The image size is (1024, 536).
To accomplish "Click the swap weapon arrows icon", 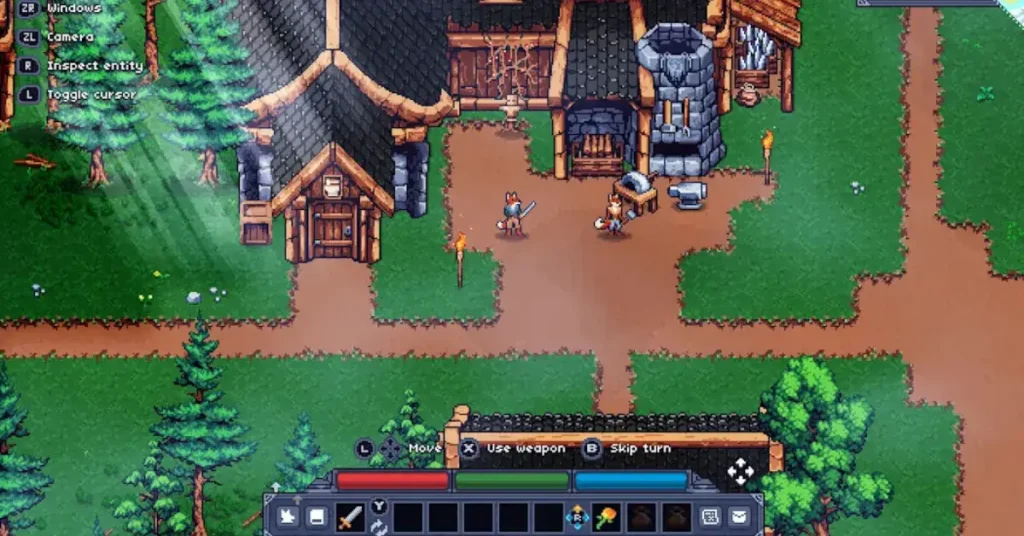I will click(x=379, y=527).
